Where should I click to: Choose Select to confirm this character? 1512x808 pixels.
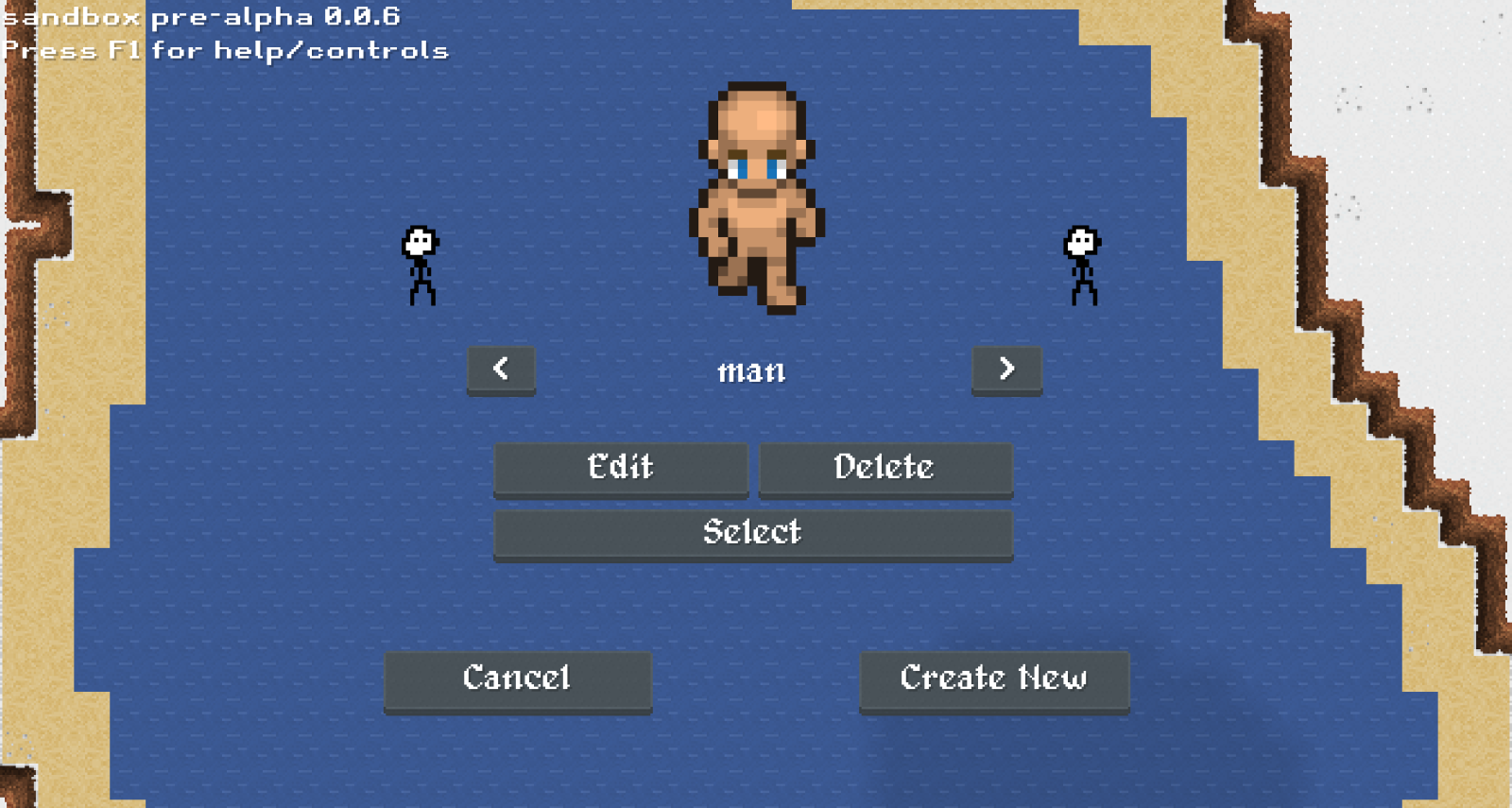click(753, 534)
